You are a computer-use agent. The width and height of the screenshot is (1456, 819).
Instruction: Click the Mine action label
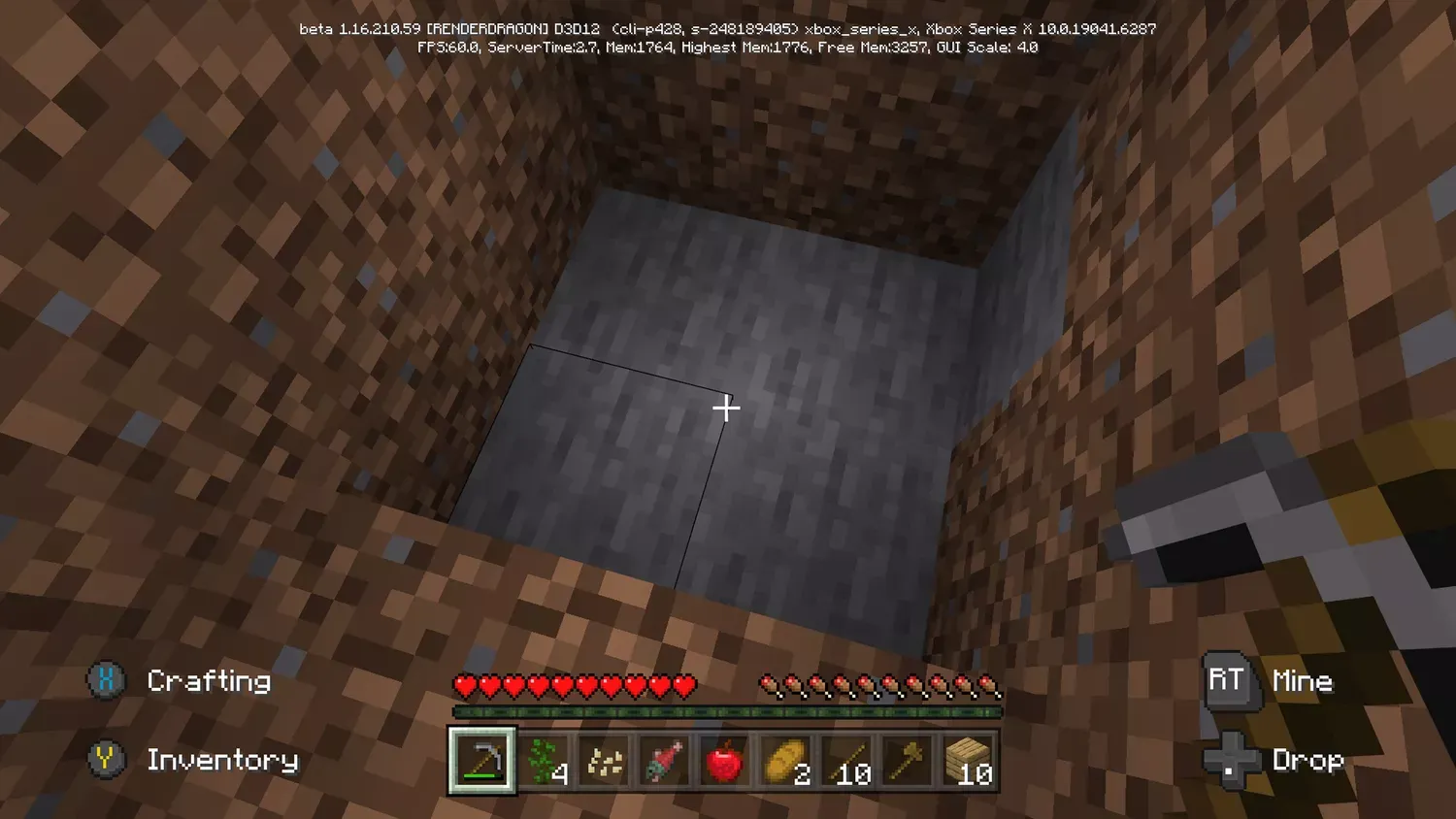coord(1304,680)
